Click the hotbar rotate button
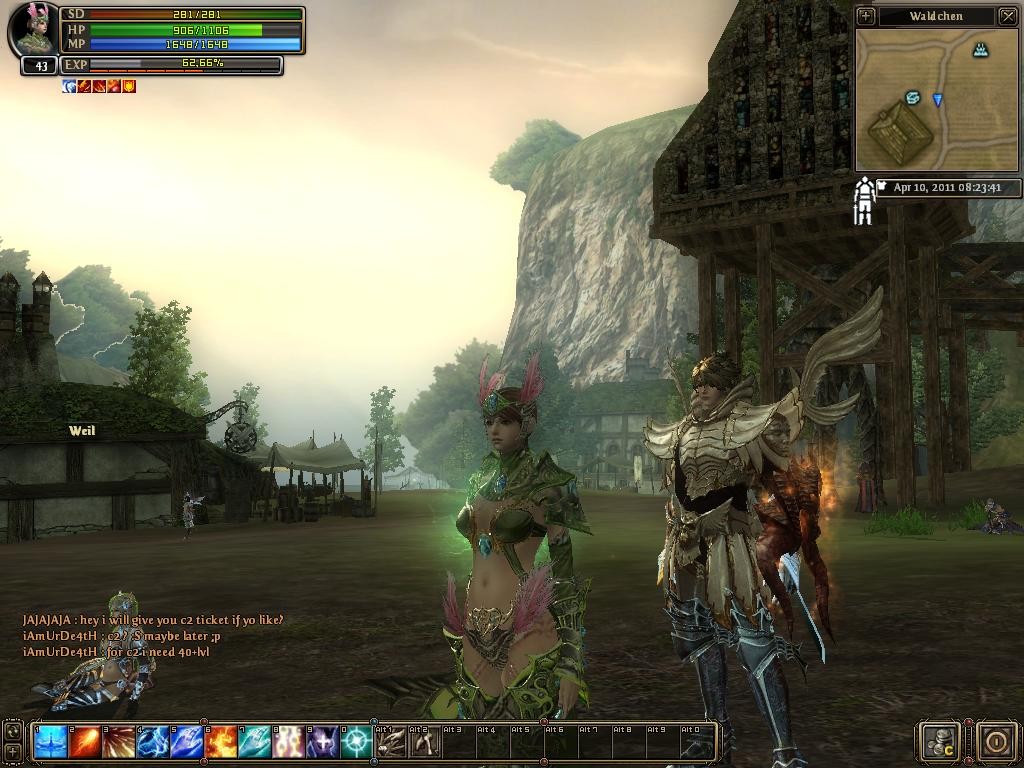The height and width of the screenshot is (768, 1024). point(12,731)
